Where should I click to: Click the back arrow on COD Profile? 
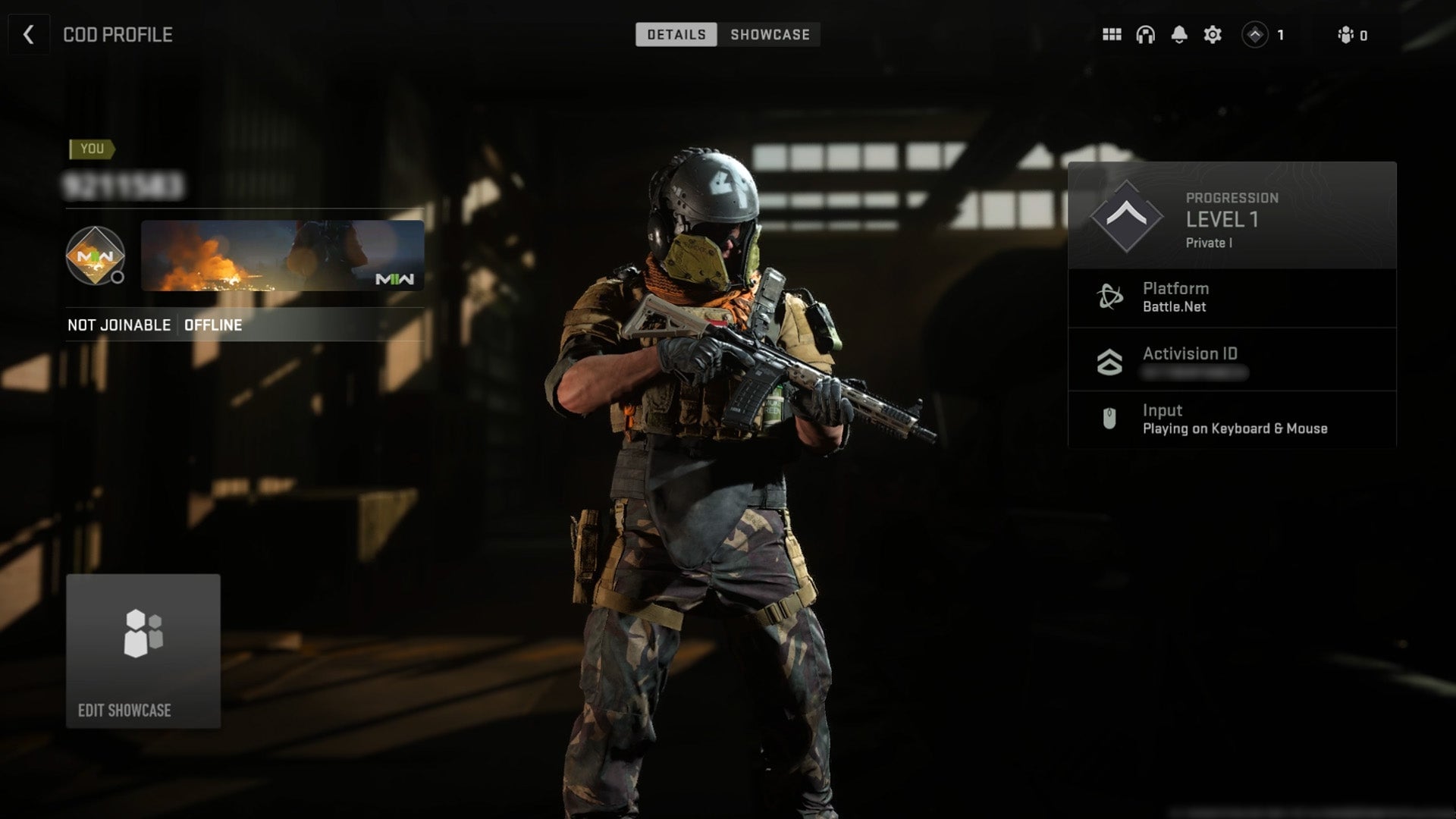(28, 35)
